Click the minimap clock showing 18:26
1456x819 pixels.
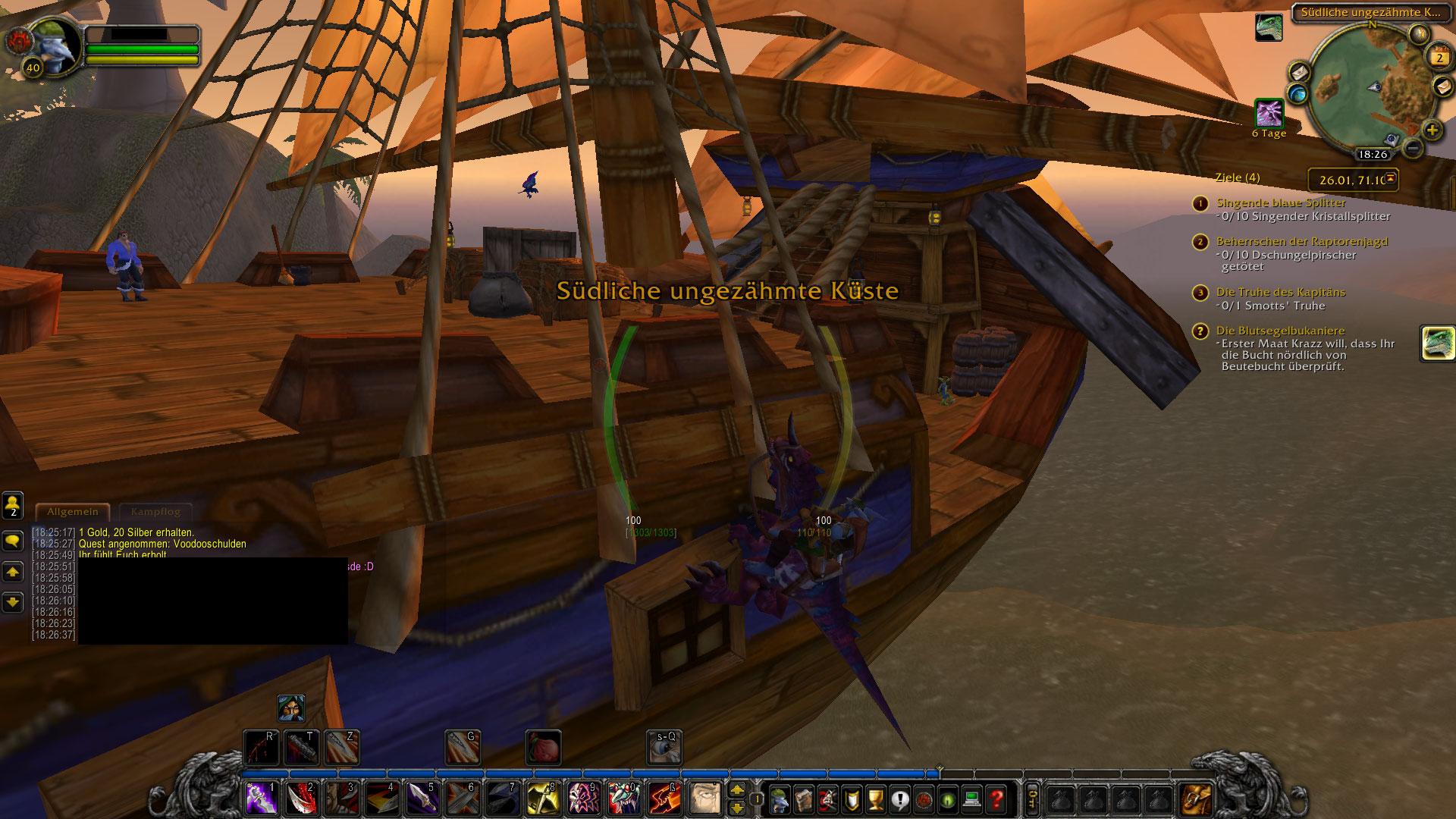coord(1372,154)
